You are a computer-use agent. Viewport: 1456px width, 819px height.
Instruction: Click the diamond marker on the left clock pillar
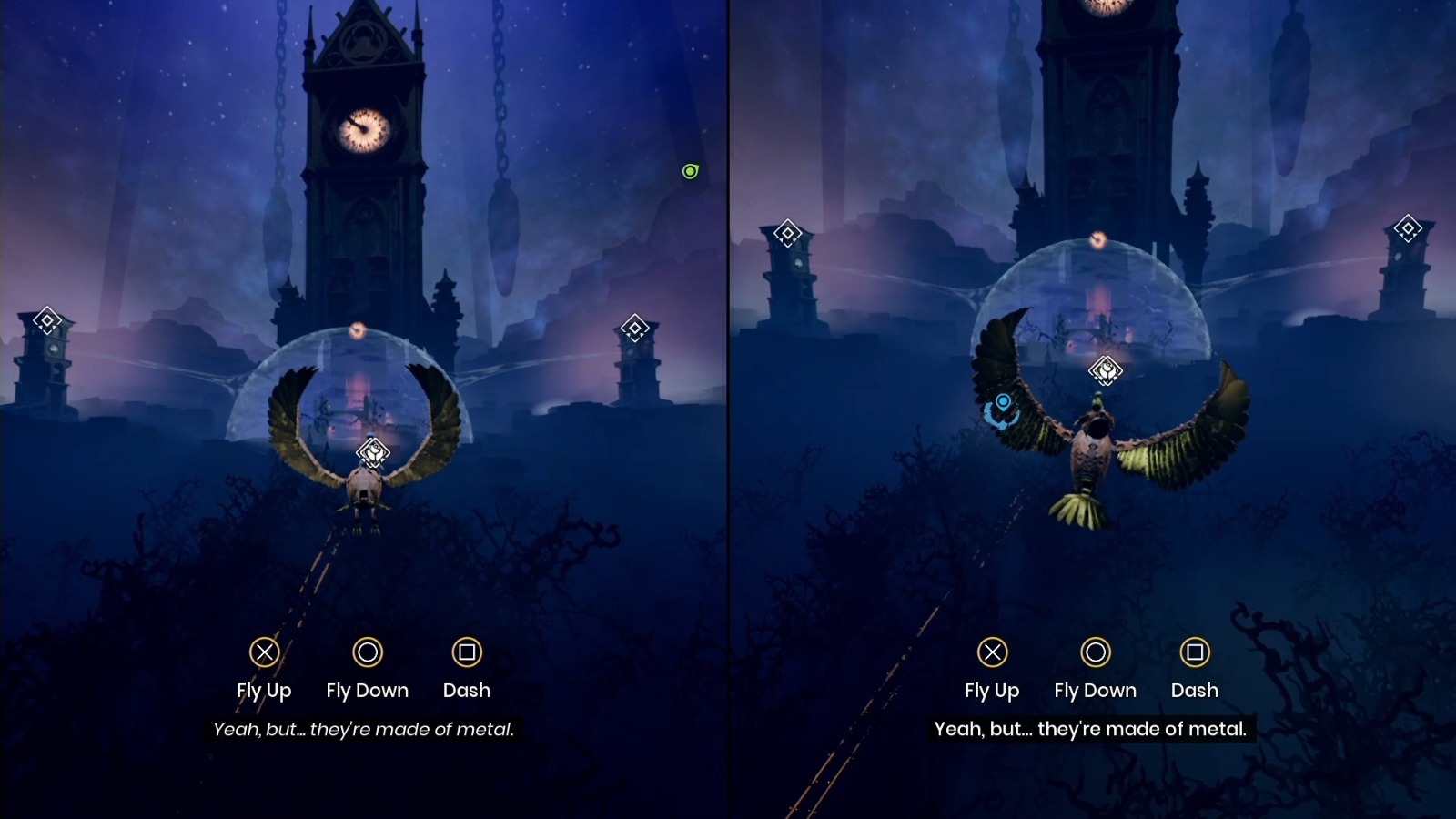[x=45, y=318]
